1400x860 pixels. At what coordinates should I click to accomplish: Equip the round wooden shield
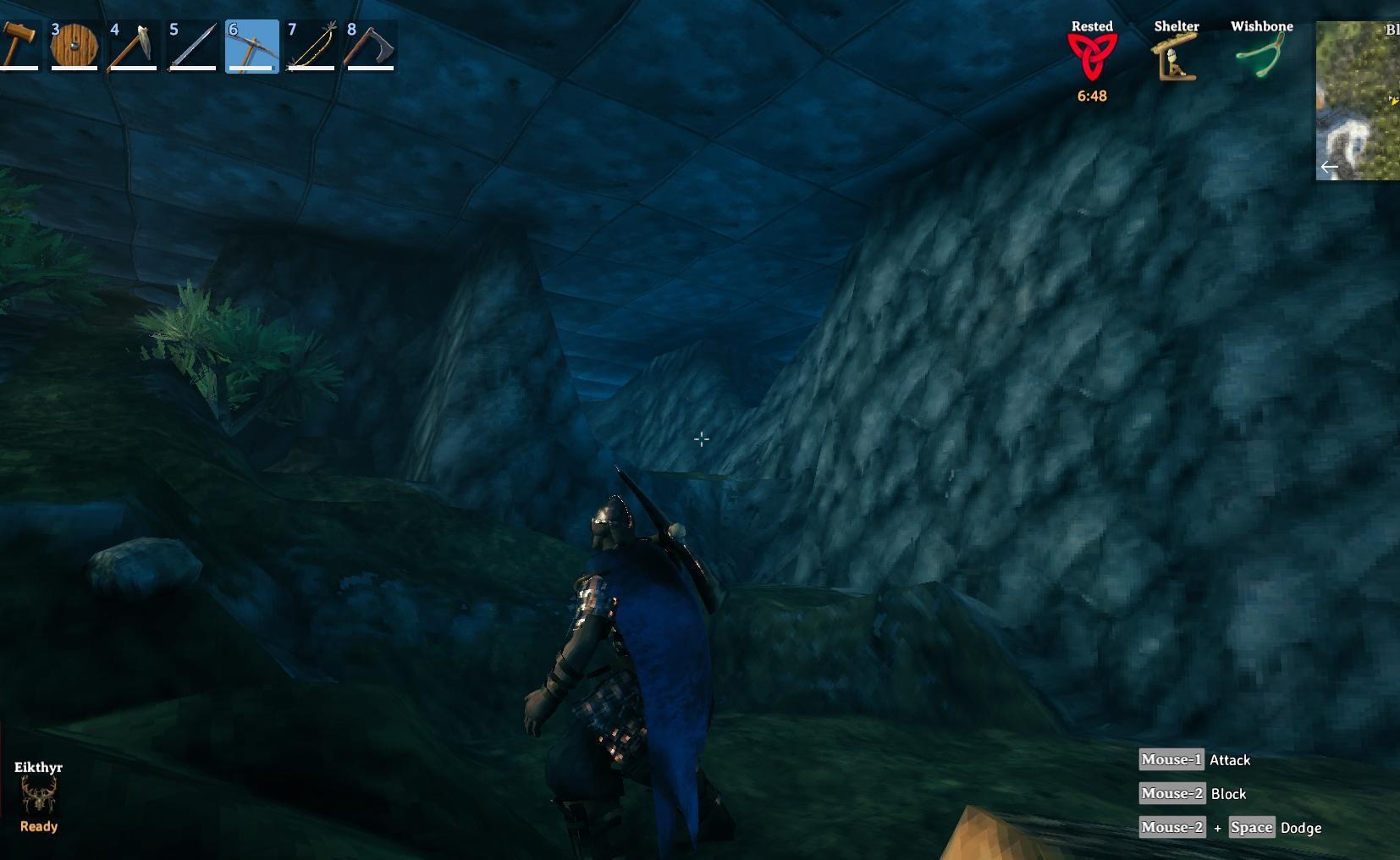[x=74, y=46]
